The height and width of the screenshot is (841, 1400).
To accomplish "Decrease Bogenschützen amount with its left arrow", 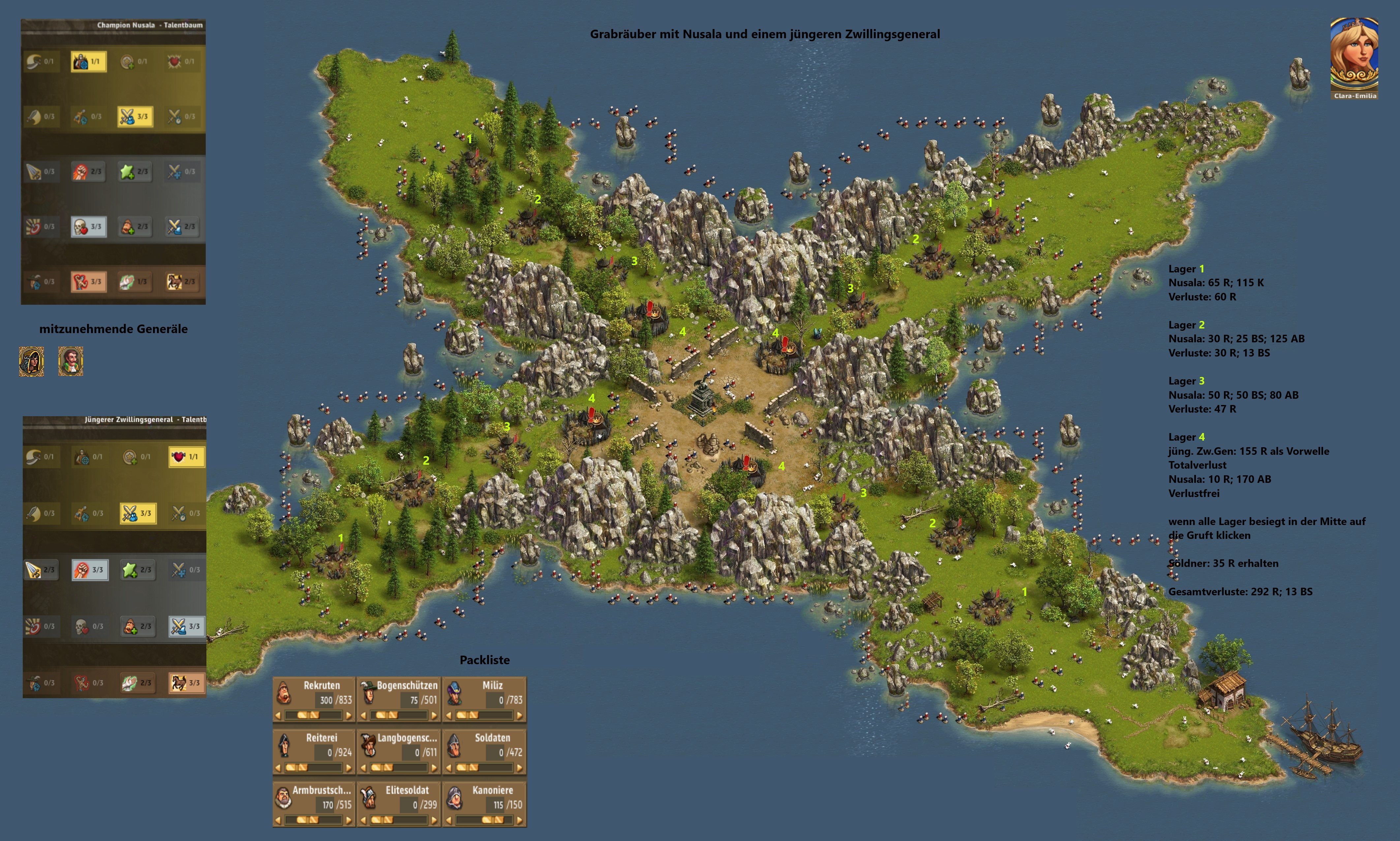I will 363,716.
